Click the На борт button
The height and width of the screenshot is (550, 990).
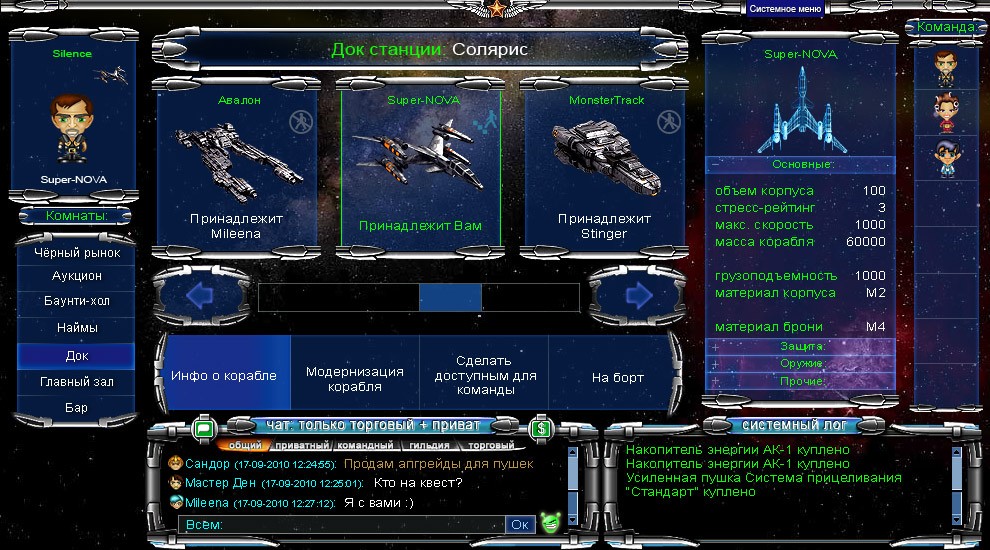[617, 377]
